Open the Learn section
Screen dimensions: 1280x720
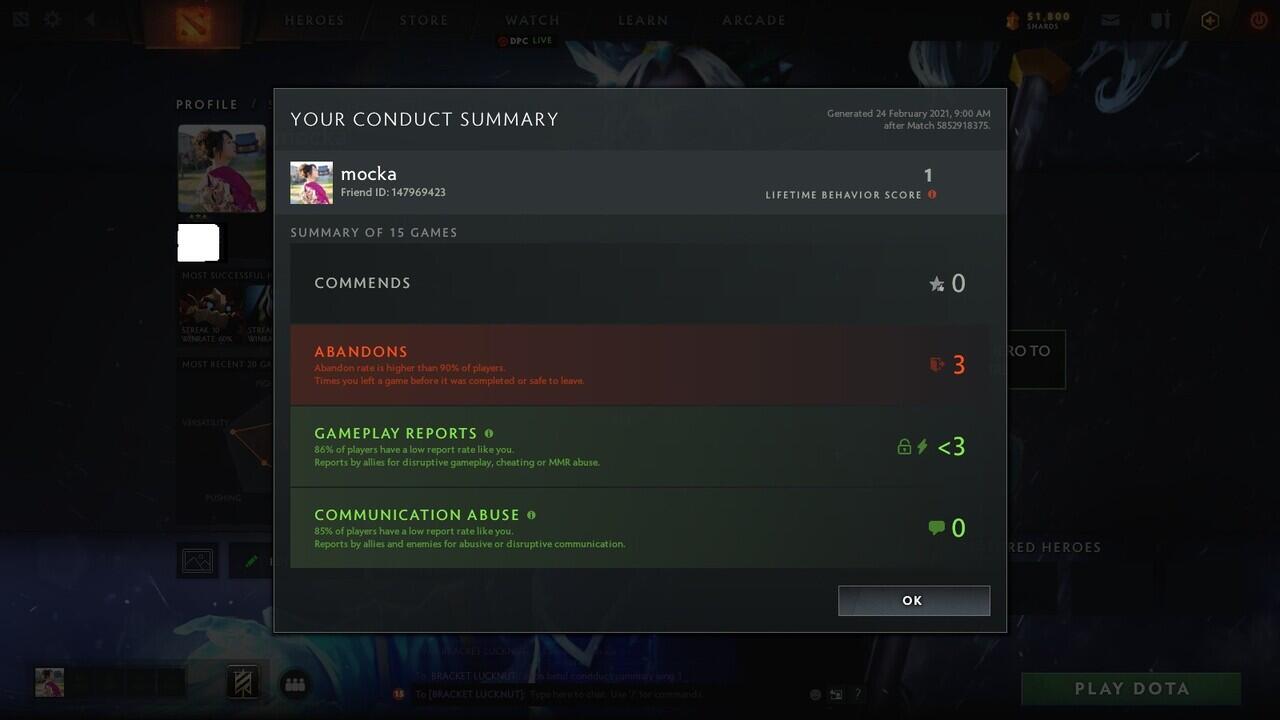click(x=643, y=20)
